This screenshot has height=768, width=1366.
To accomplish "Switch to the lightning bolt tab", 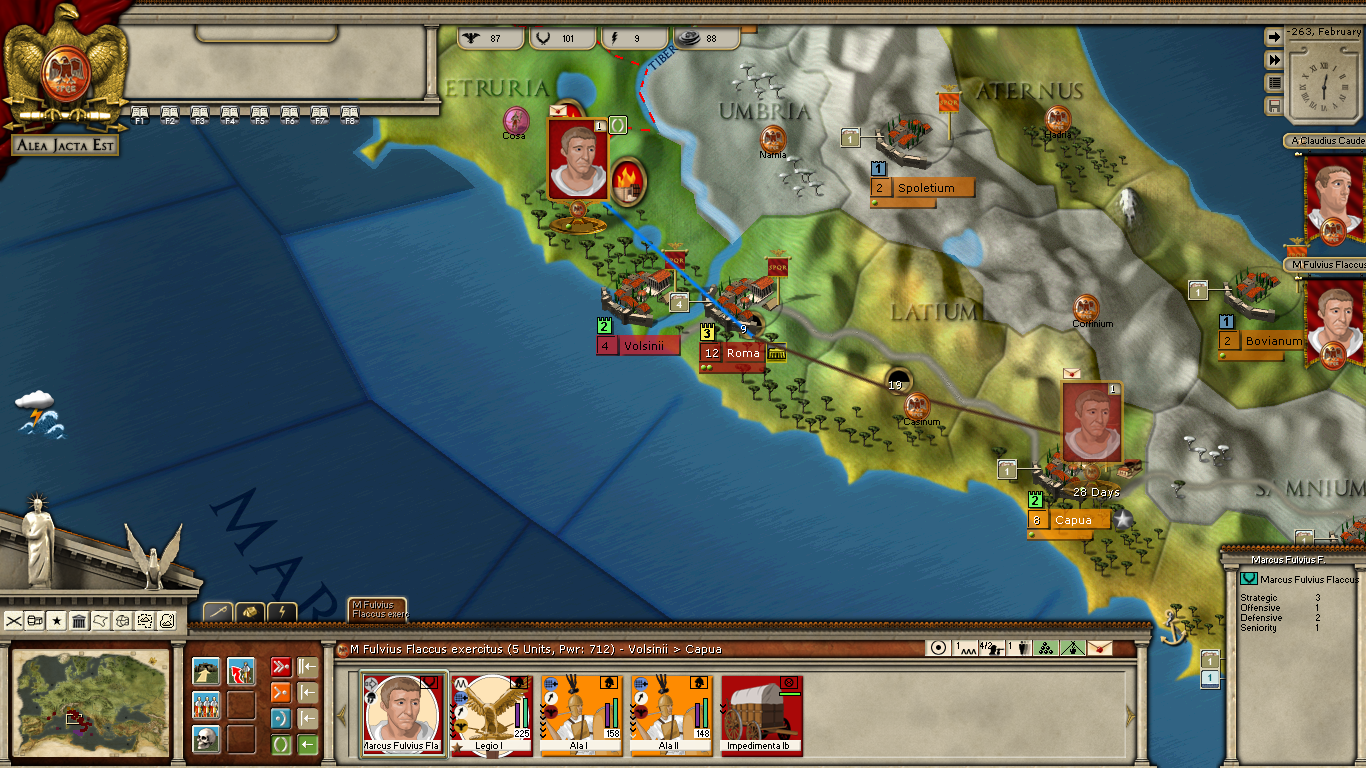I will click(282, 611).
